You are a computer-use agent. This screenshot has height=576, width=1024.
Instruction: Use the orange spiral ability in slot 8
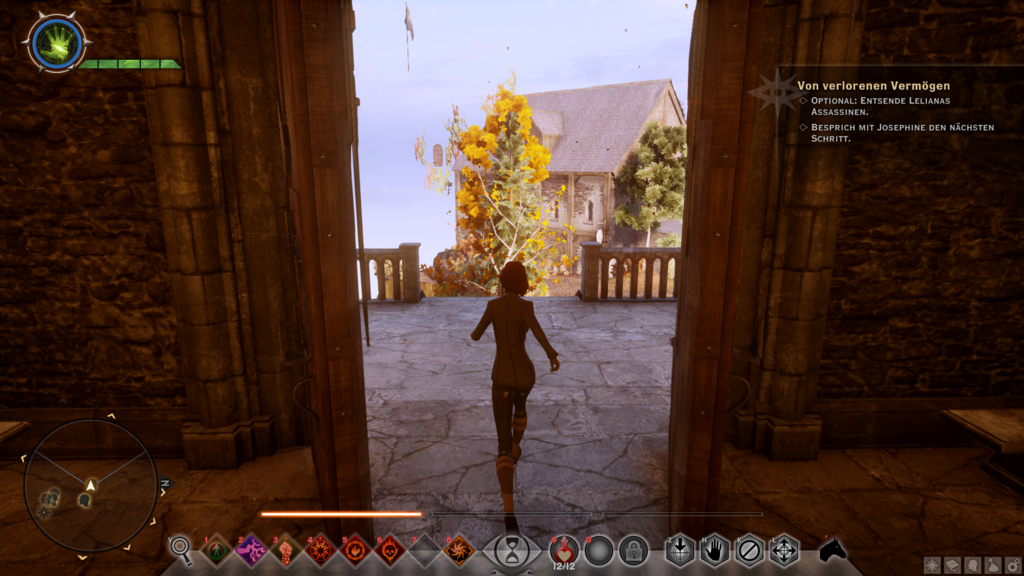pyautogui.click(x=459, y=549)
